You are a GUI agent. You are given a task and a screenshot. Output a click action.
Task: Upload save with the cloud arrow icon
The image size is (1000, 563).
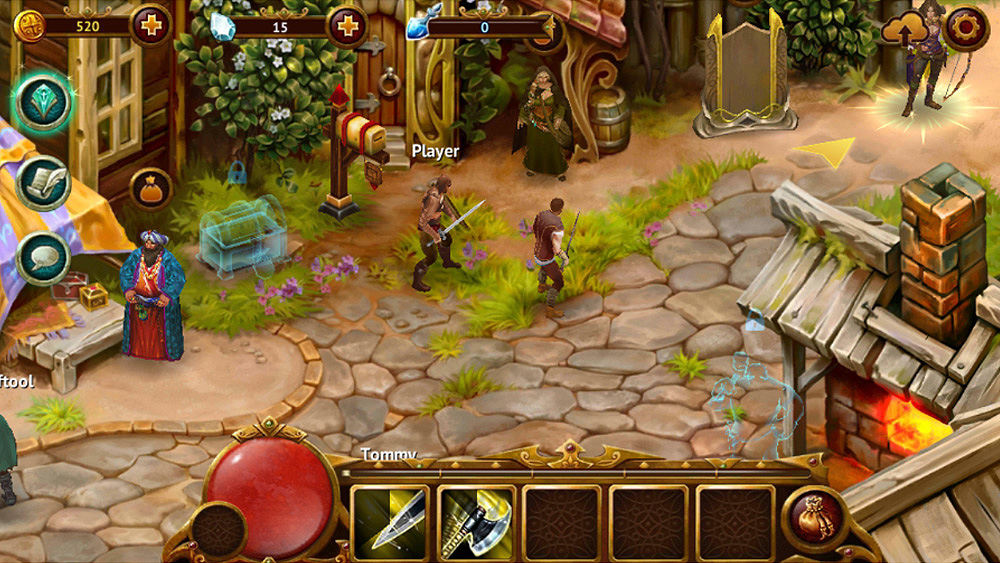pyautogui.click(x=899, y=32)
